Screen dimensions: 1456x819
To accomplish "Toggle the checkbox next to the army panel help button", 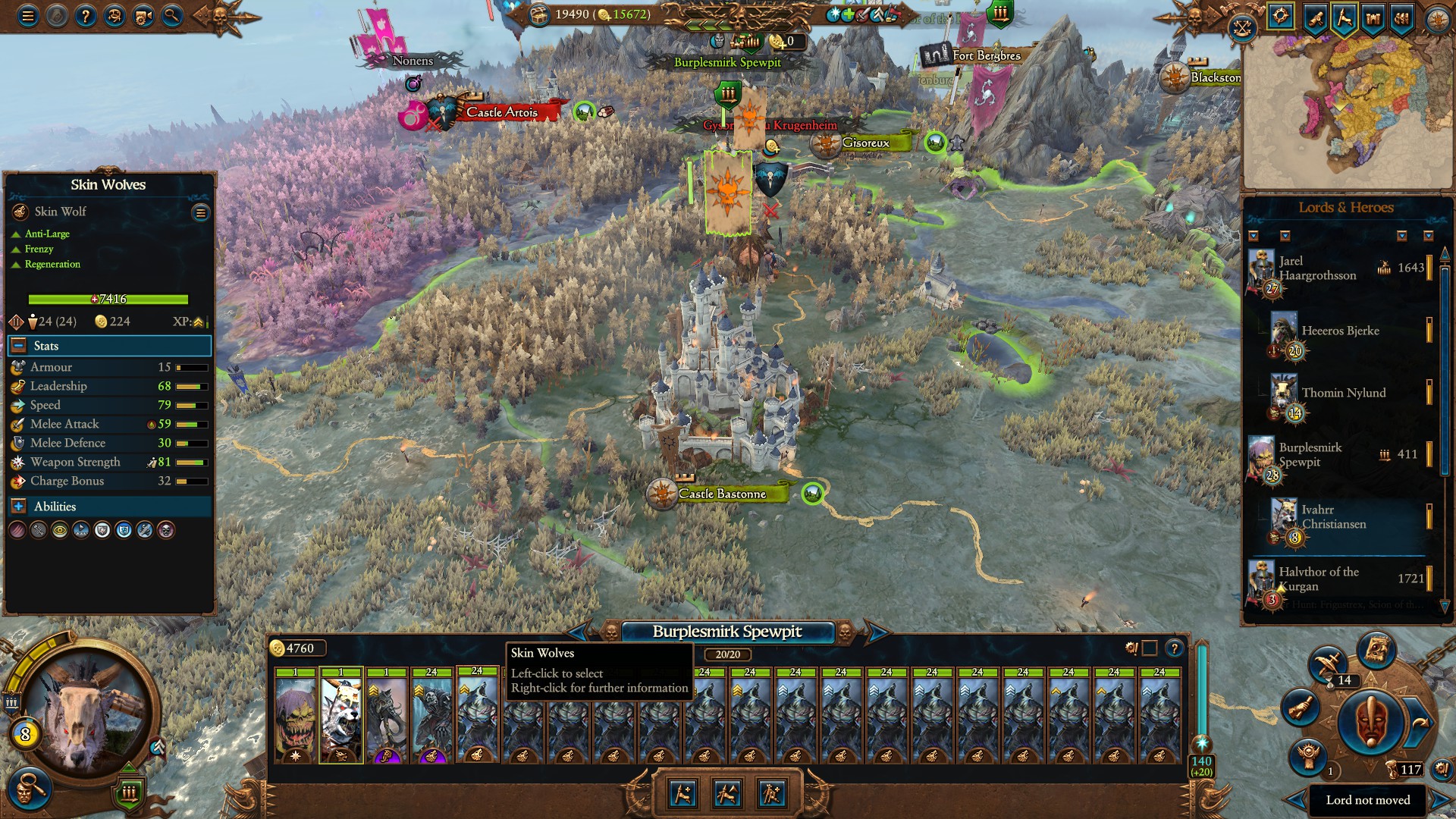I will click(1150, 648).
